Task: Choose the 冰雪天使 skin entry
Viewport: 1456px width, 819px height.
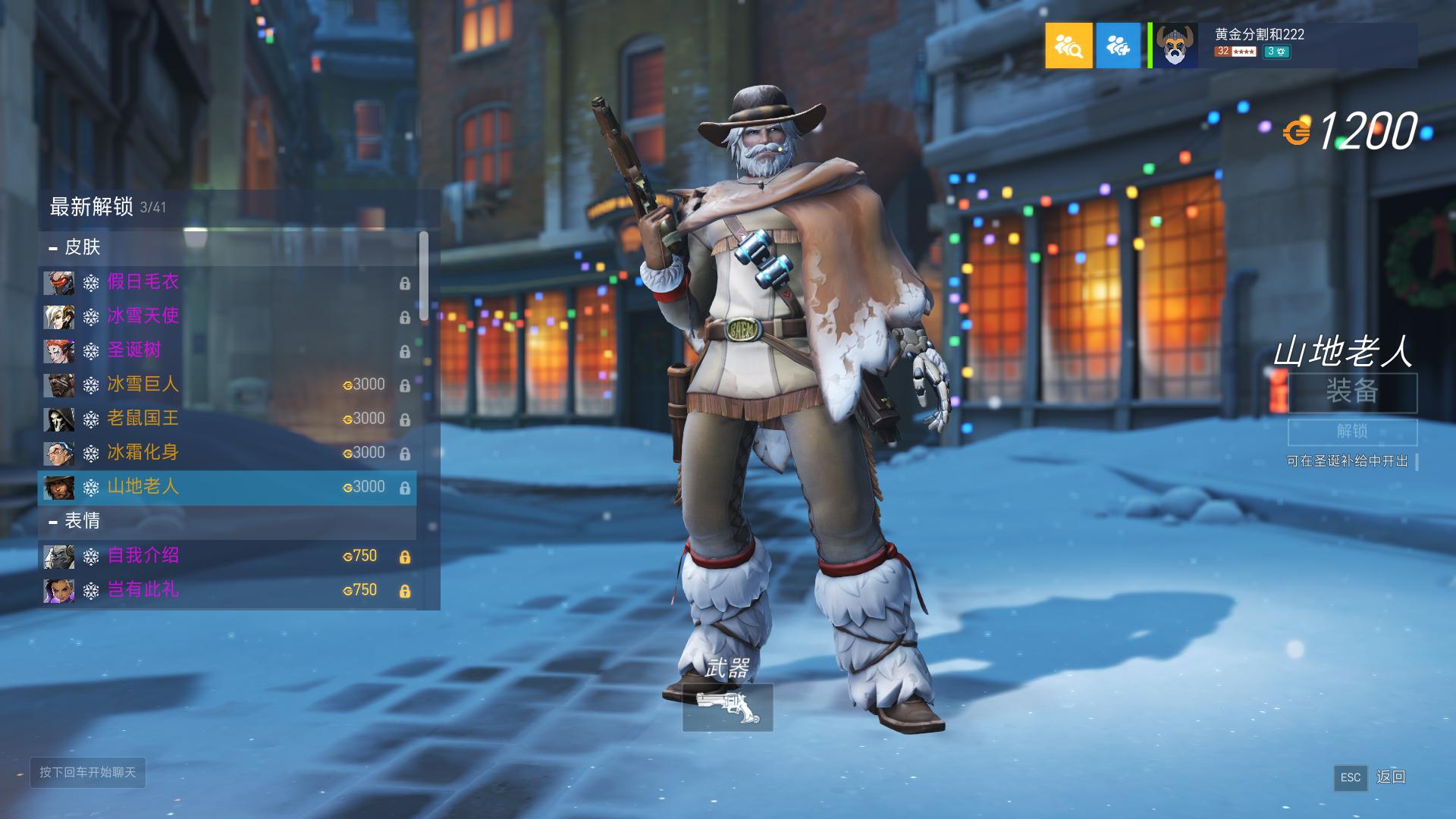Action: (x=226, y=316)
